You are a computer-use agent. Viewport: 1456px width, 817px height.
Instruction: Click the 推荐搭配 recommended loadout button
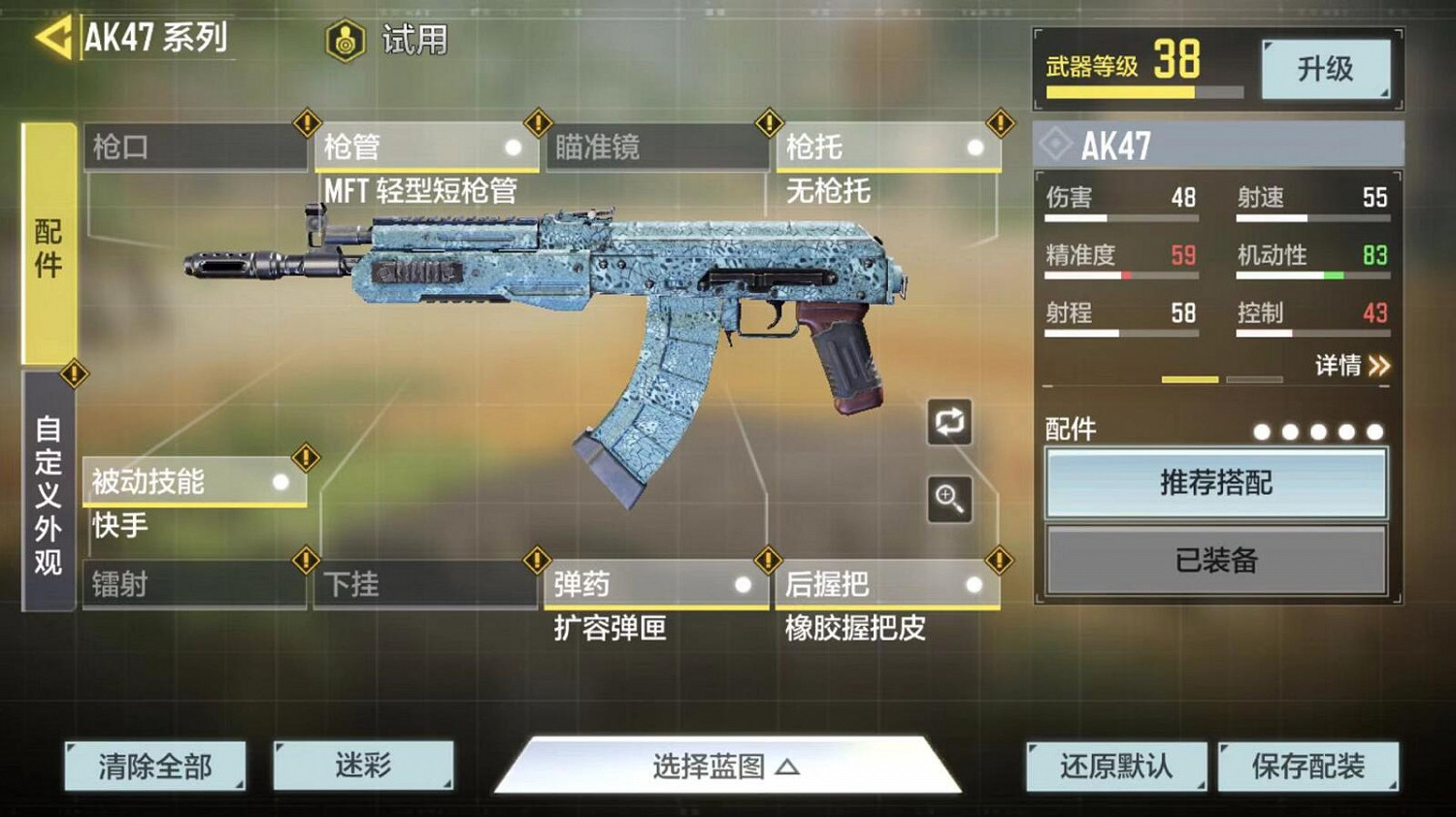[1216, 482]
